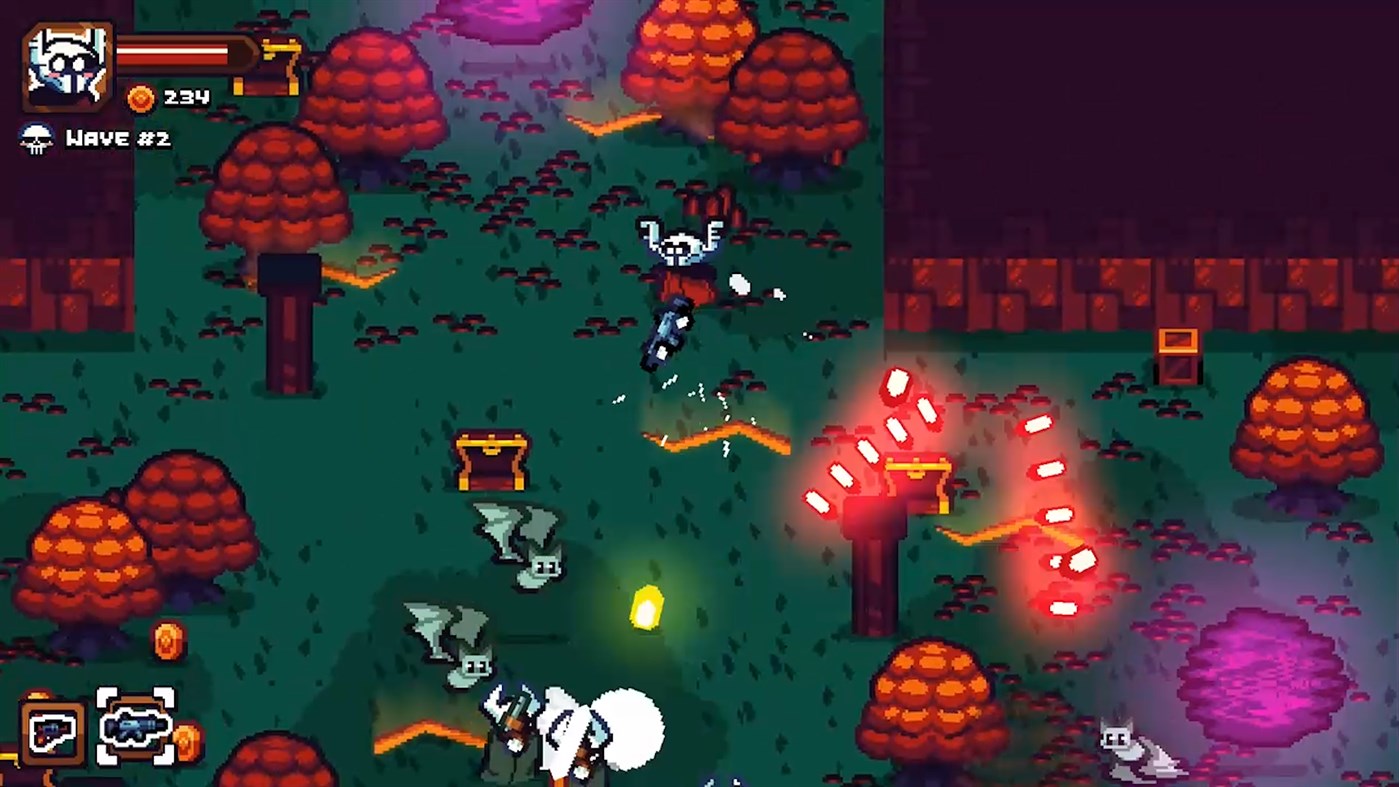
Task: Click the coin beside the weapon slots
Action: point(188,738)
